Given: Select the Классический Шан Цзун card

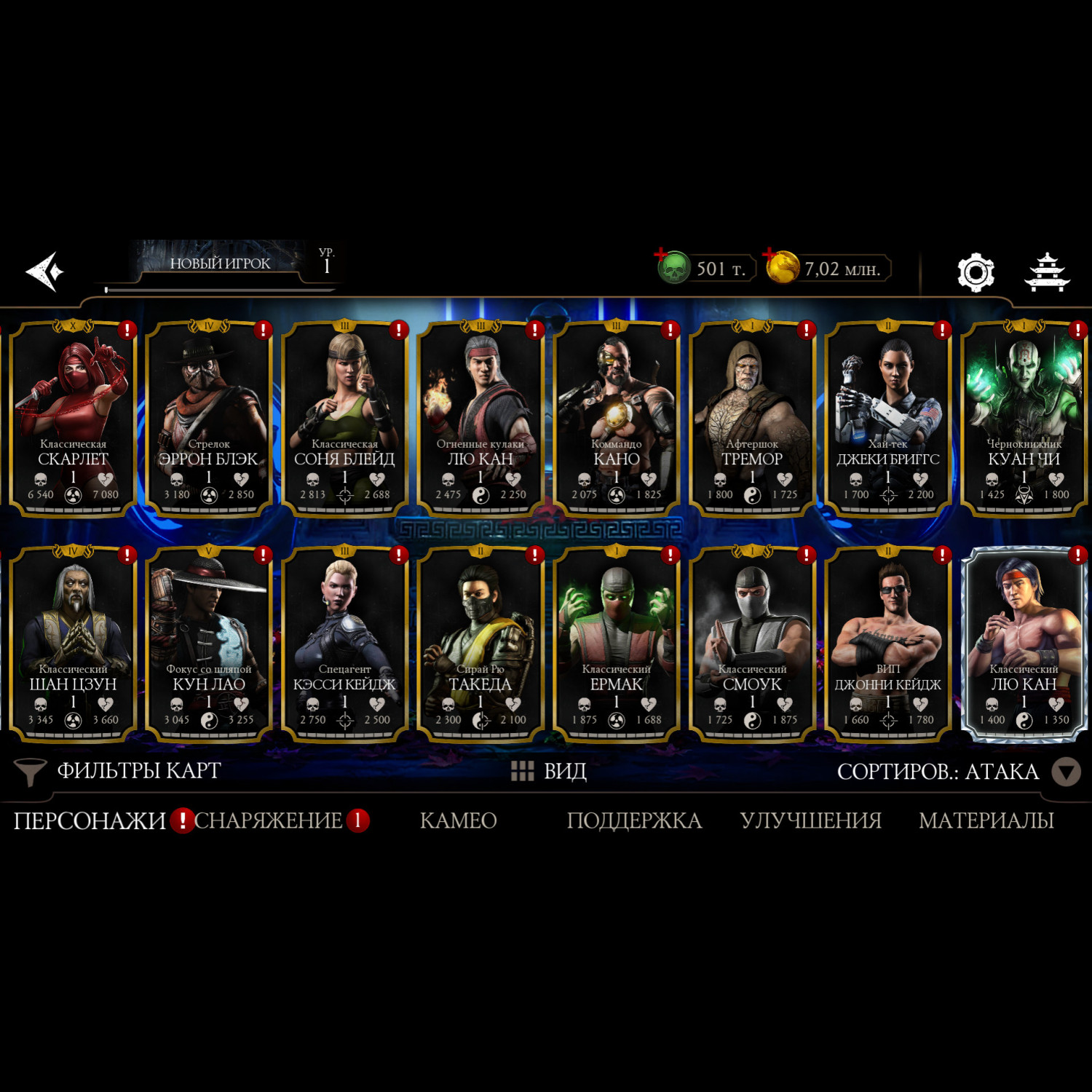Looking at the screenshot, I should (x=73, y=644).
